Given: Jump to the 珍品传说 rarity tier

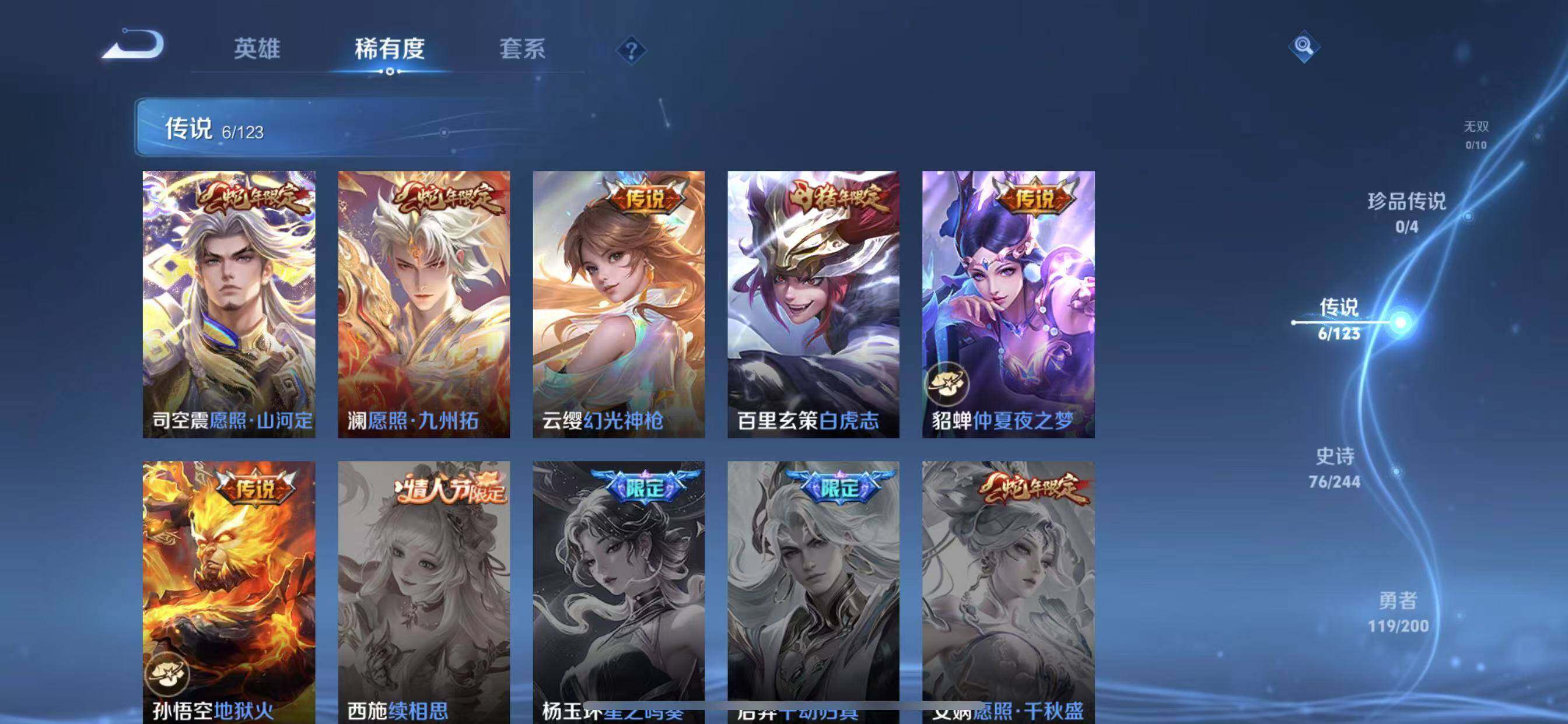Looking at the screenshot, I should pos(1406,212).
